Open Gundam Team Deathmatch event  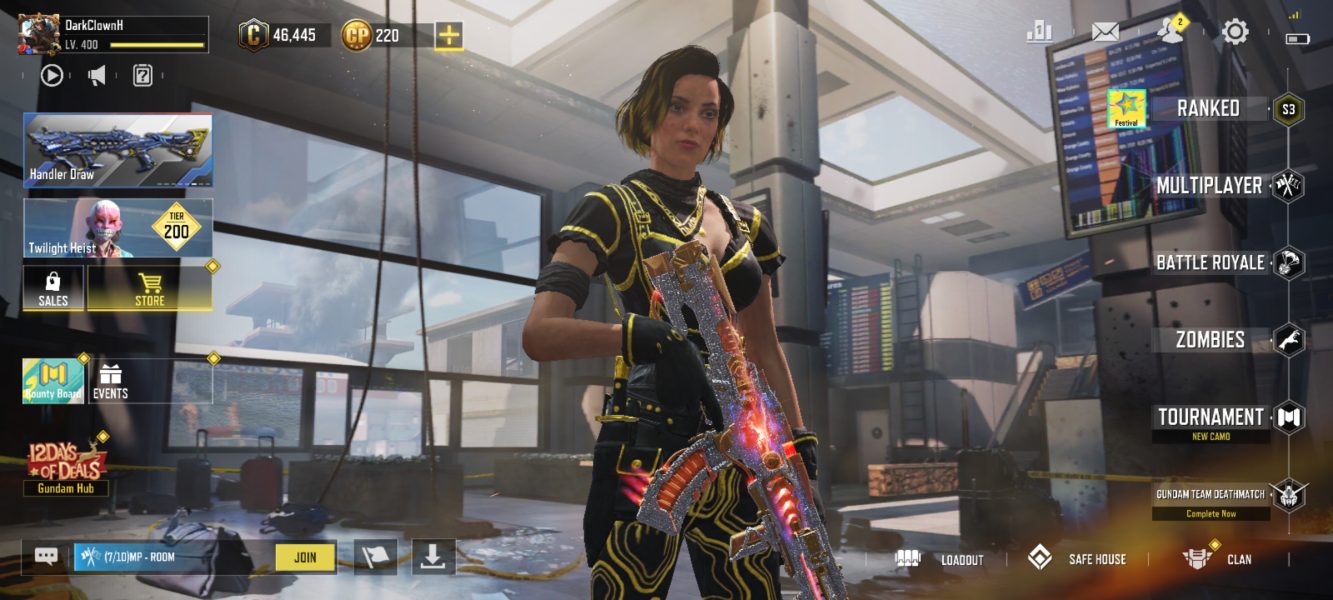pyautogui.click(x=1211, y=493)
